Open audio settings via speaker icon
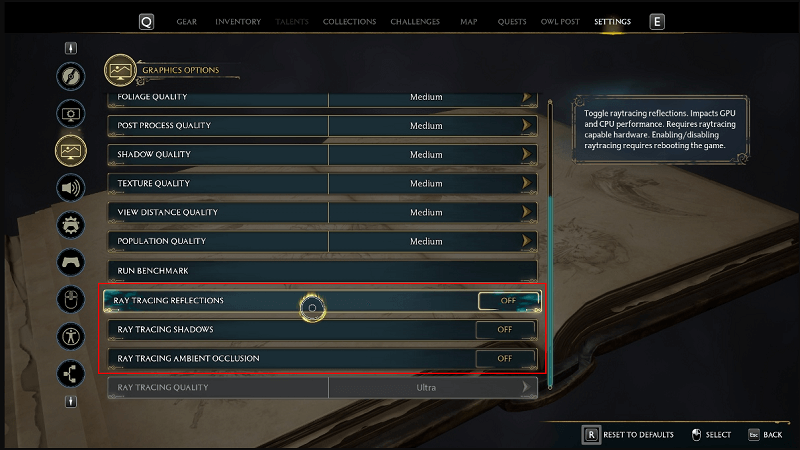Image resolution: width=800 pixels, height=450 pixels. pyautogui.click(x=71, y=187)
